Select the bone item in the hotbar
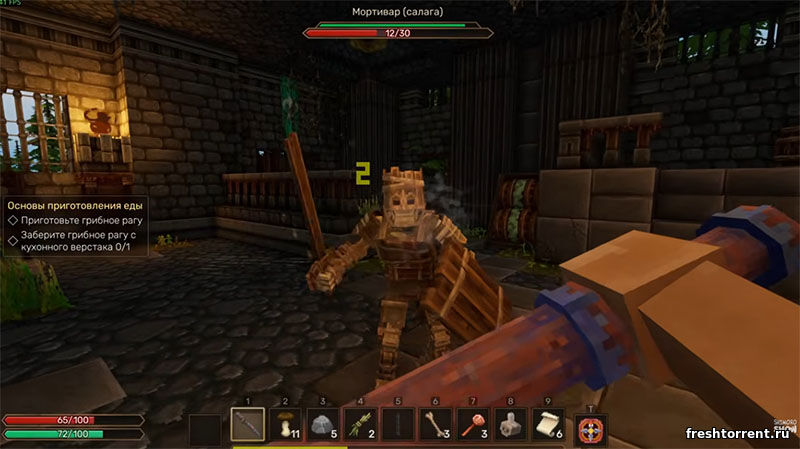The height and width of the screenshot is (449, 800). click(436, 424)
